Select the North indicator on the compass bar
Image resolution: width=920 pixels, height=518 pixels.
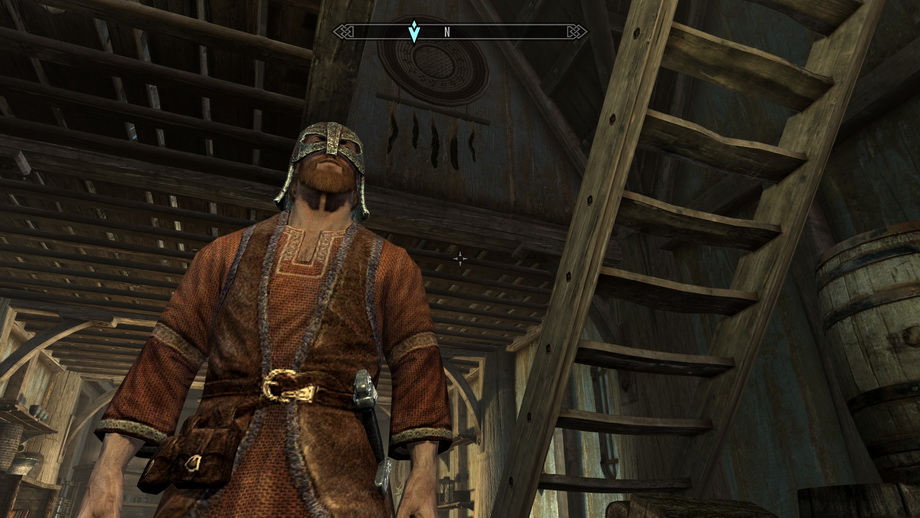coord(447,32)
